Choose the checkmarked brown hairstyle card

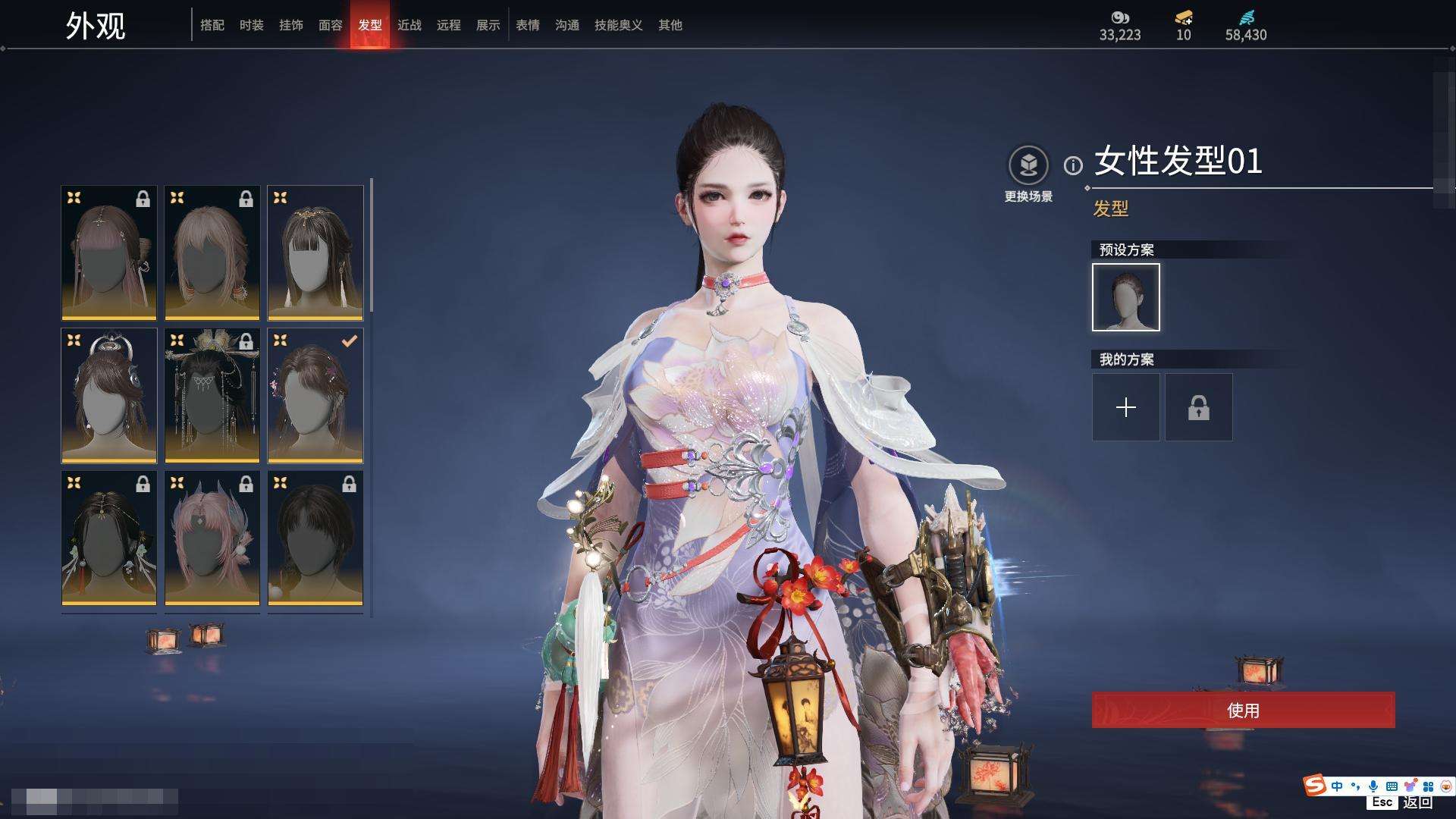point(315,395)
